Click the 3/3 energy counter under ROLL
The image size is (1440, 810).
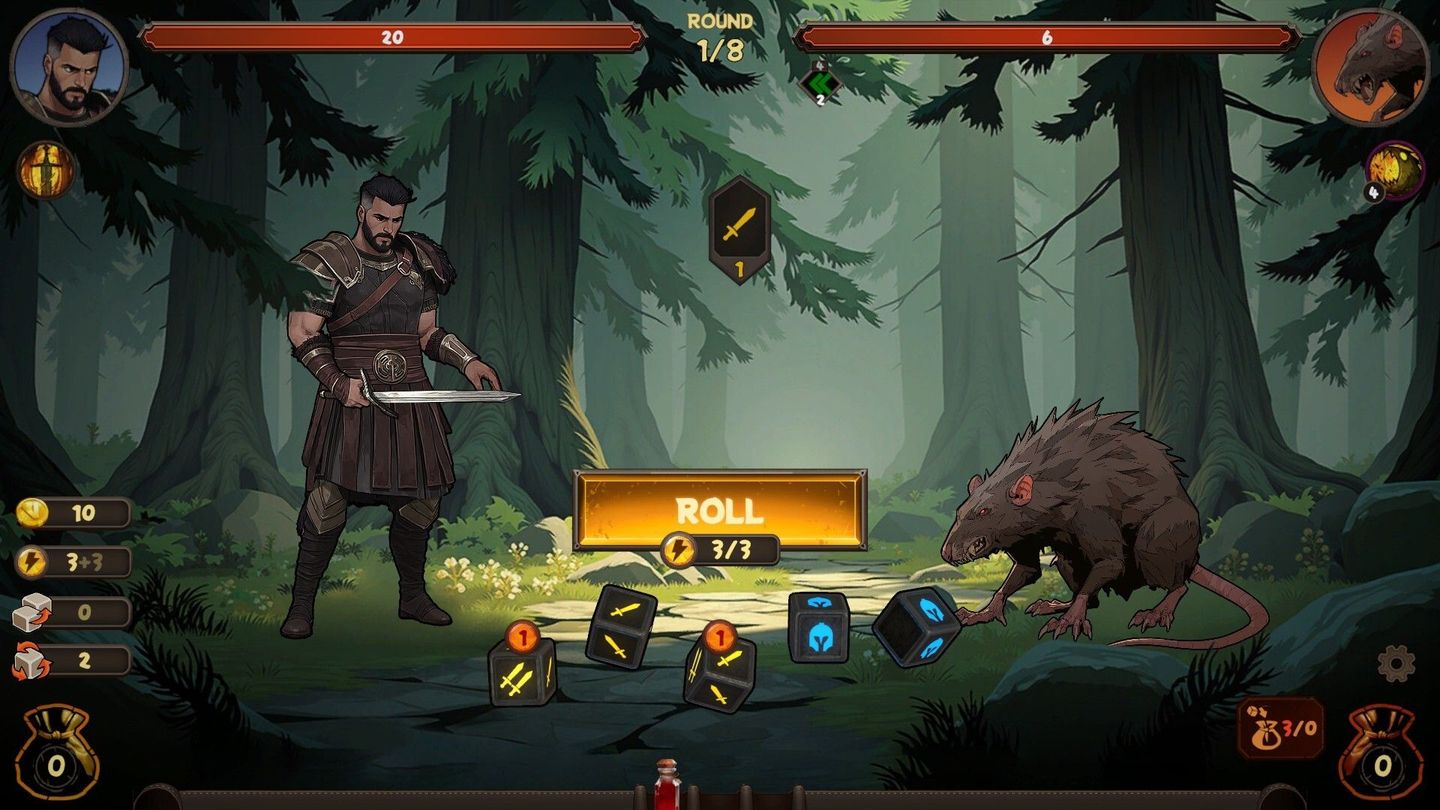(720, 548)
